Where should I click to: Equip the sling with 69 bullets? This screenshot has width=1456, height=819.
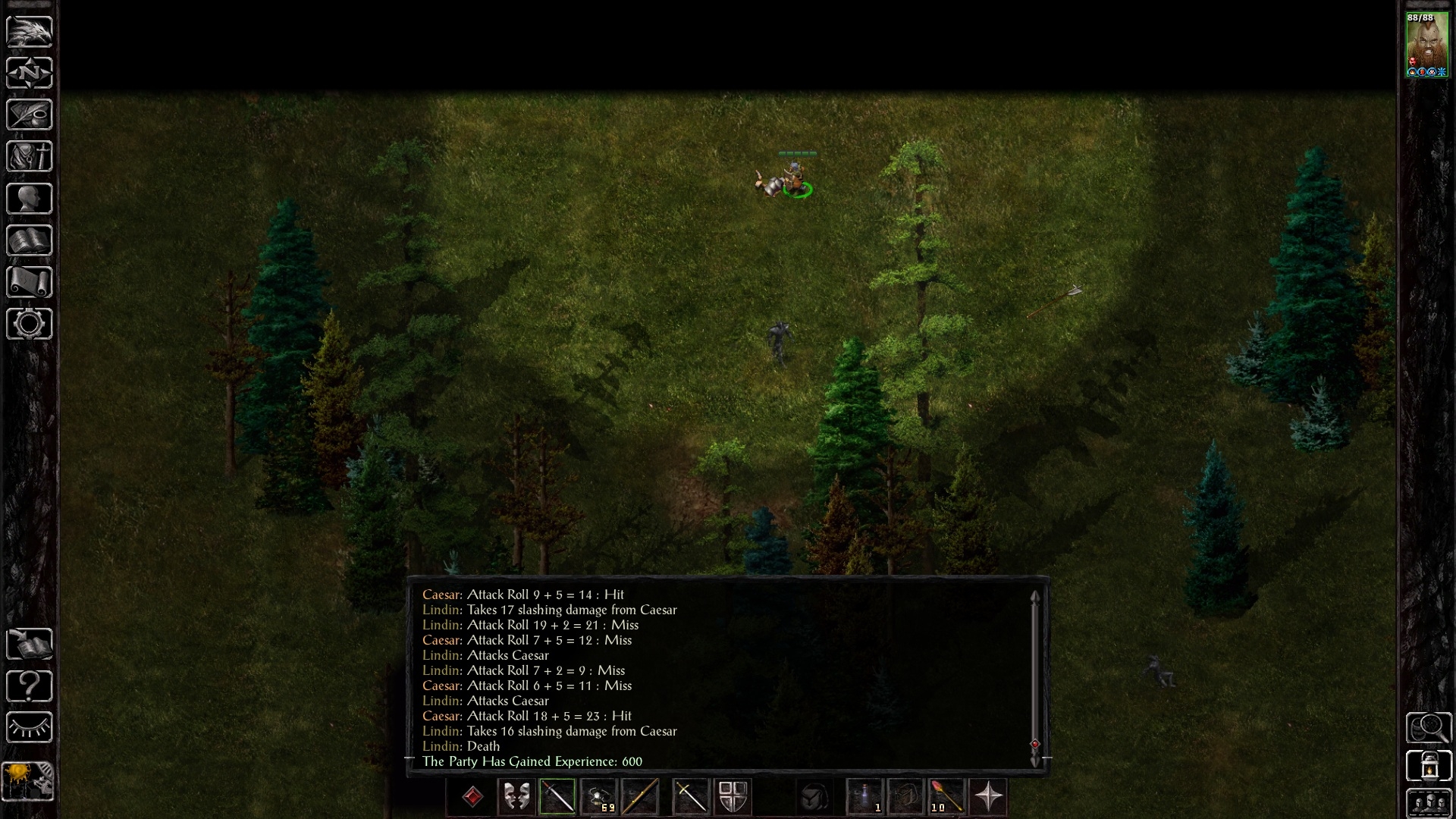coord(598,797)
